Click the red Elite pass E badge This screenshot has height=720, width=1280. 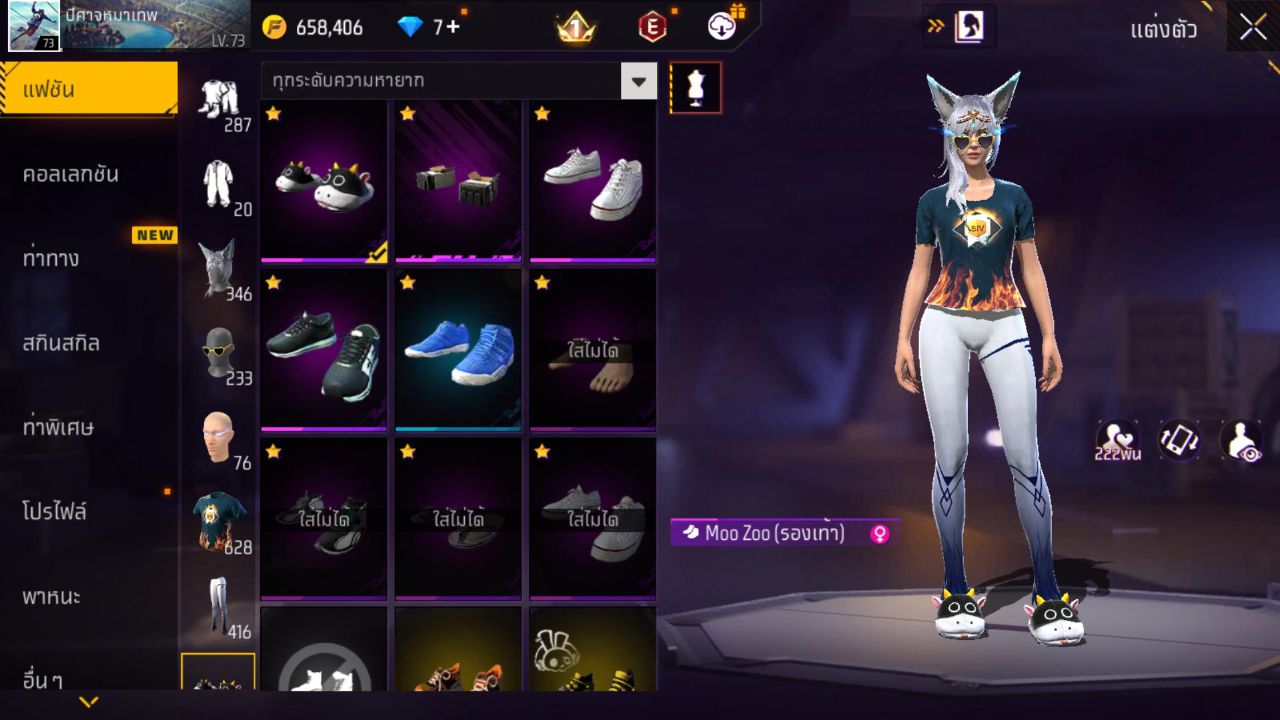pyautogui.click(x=653, y=27)
